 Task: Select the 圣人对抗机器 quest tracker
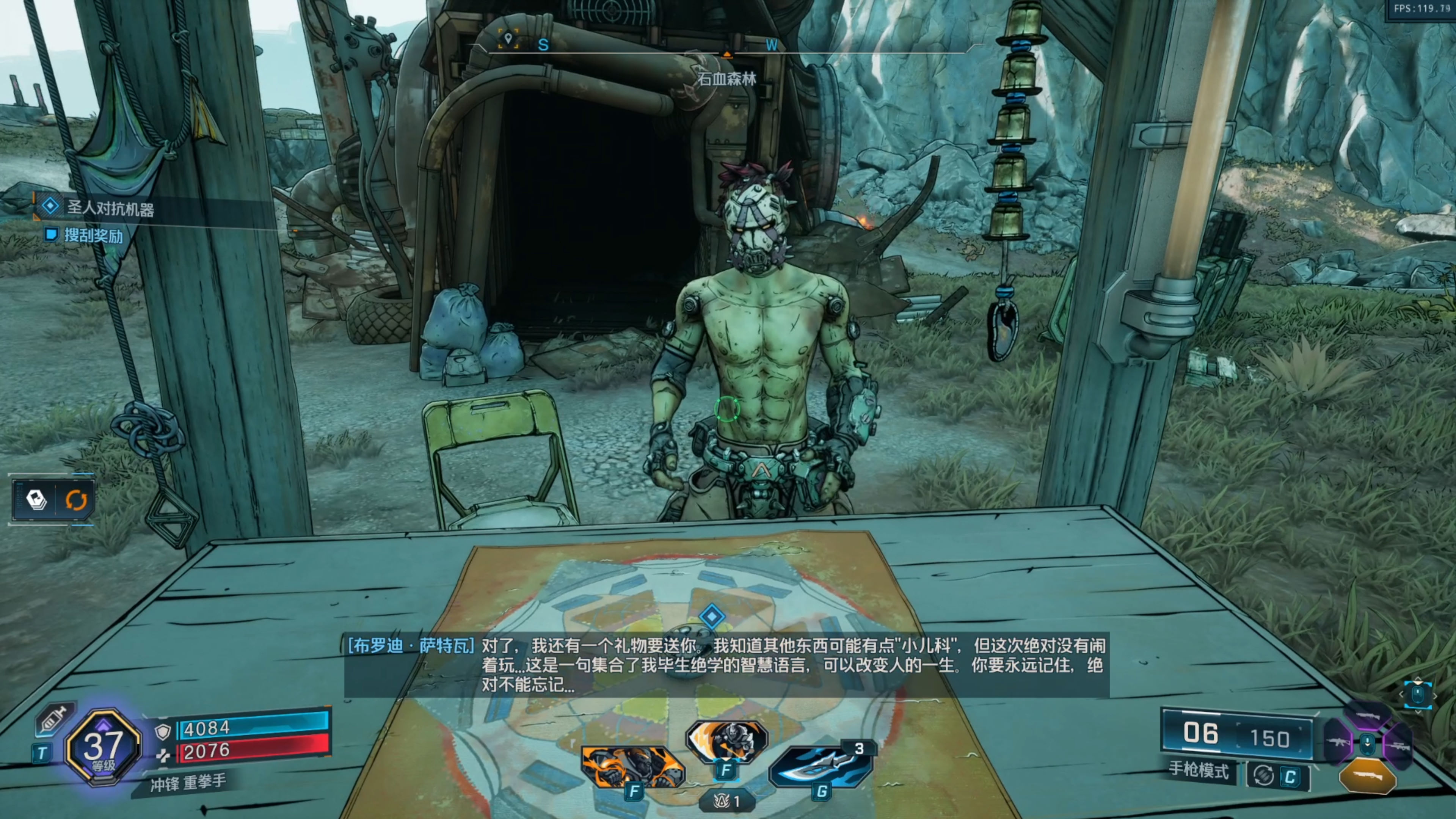pos(110,209)
